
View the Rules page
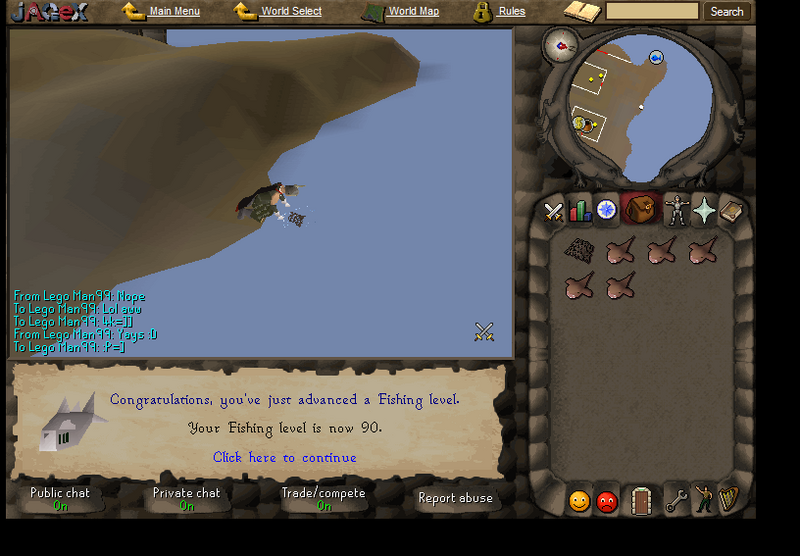pyautogui.click(x=511, y=12)
